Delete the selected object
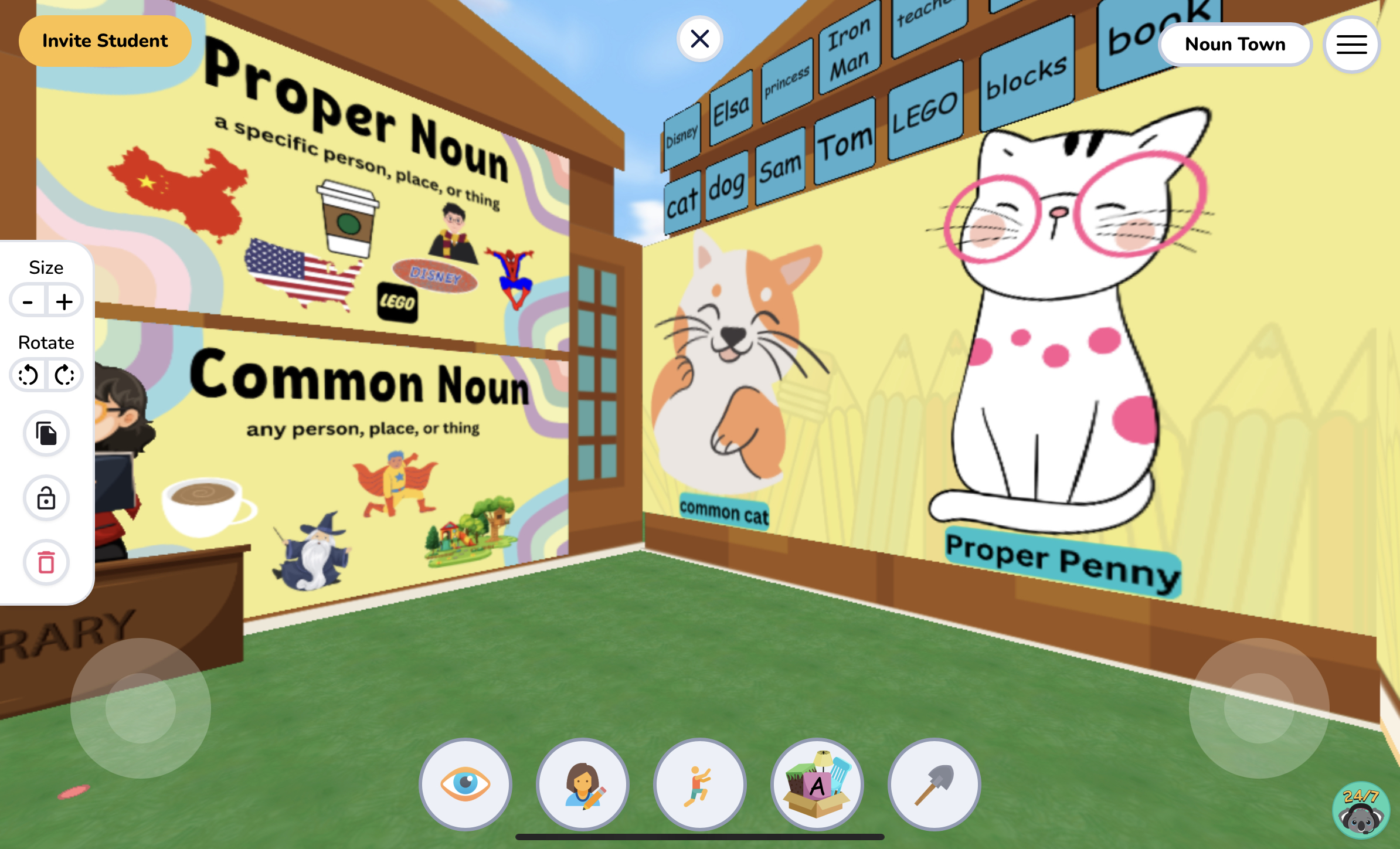 [x=46, y=562]
